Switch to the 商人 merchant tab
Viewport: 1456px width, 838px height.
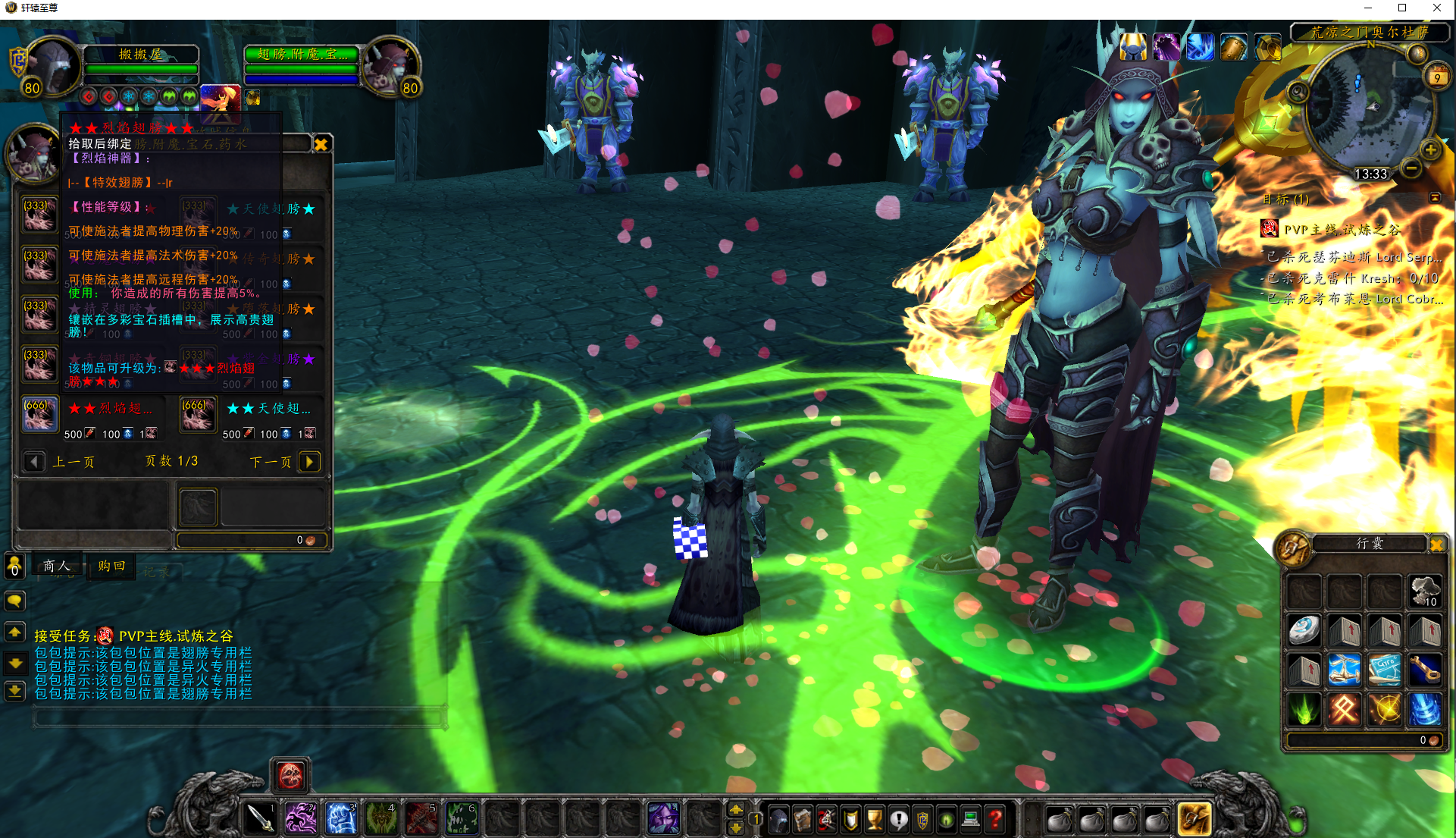[x=57, y=566]
